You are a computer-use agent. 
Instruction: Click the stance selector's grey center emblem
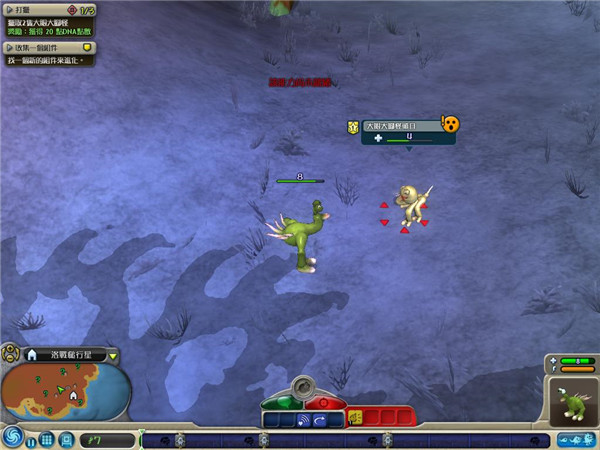pos(301,387)
